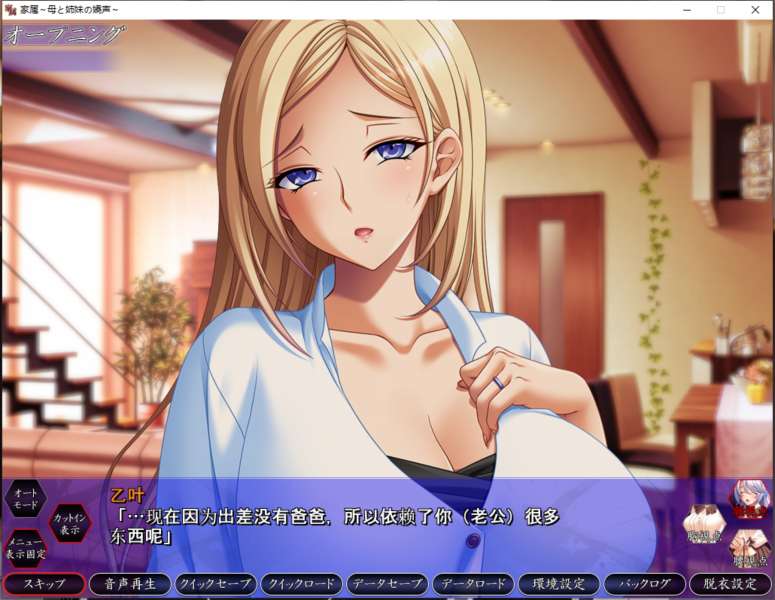
Task: Open the データロード load menu
Action: coord(473,584)
